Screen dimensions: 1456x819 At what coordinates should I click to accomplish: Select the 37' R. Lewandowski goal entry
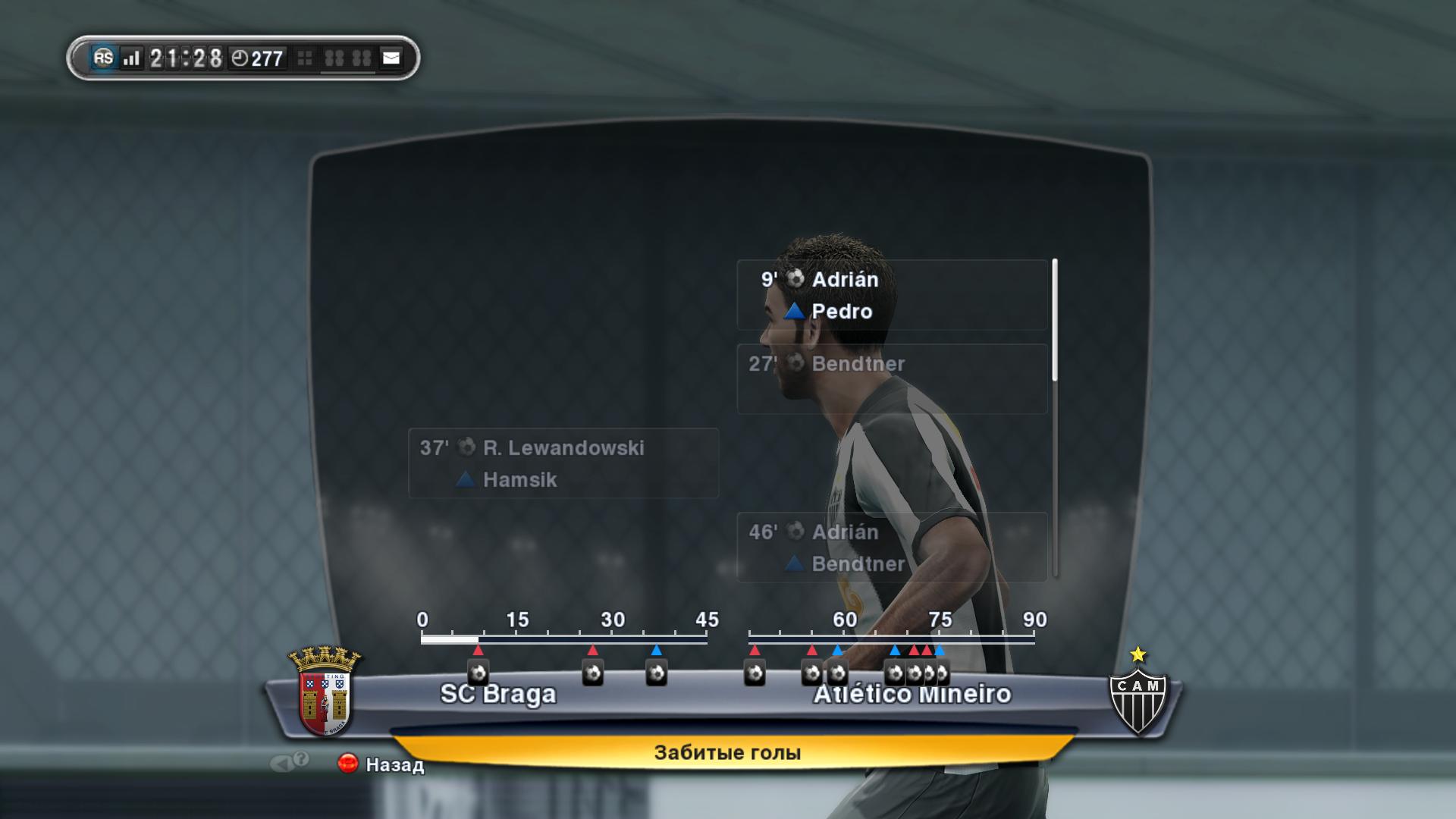coord(563,463)
